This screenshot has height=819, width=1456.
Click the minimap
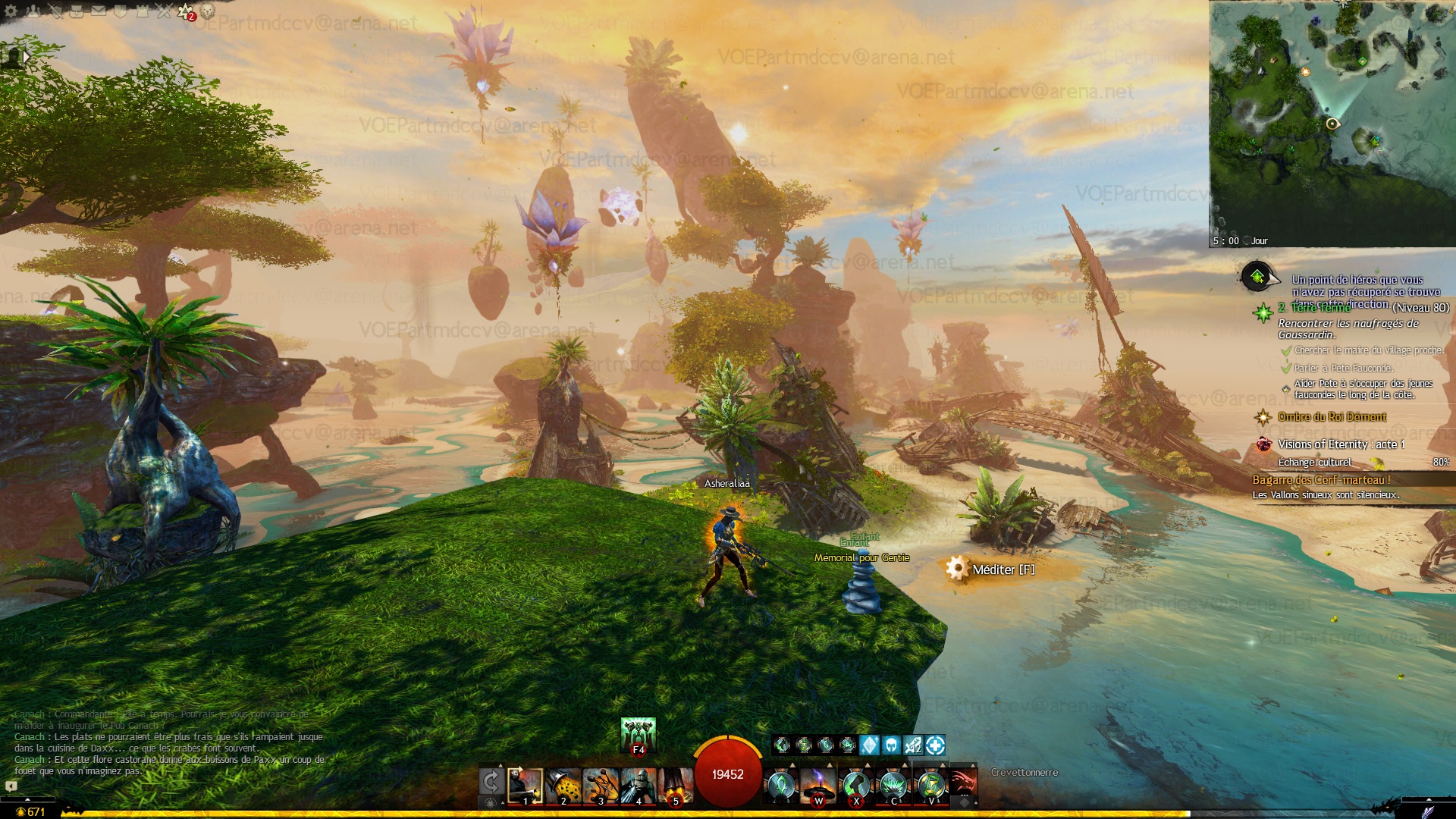click(x=1332, y=121)
